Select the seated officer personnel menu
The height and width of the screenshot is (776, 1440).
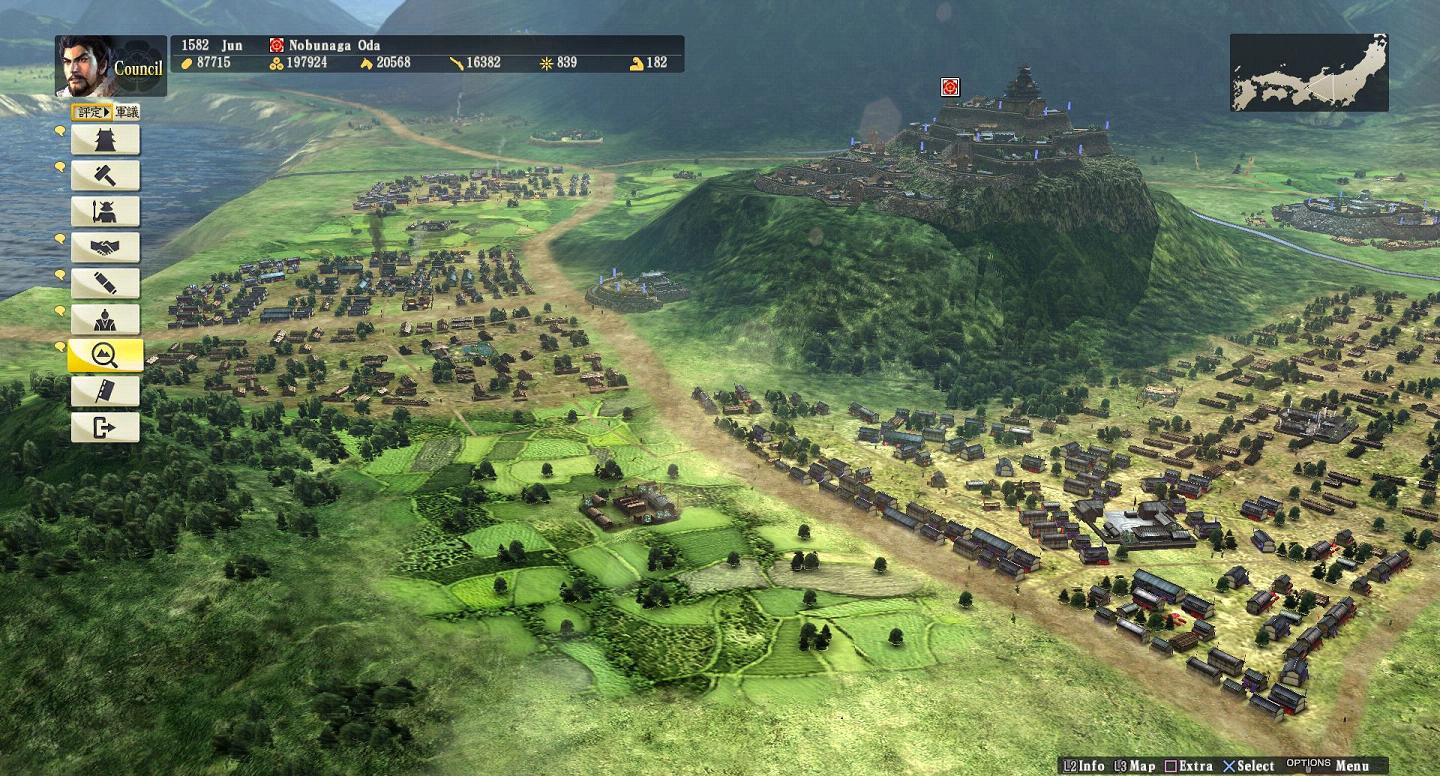tap(105, 320)
